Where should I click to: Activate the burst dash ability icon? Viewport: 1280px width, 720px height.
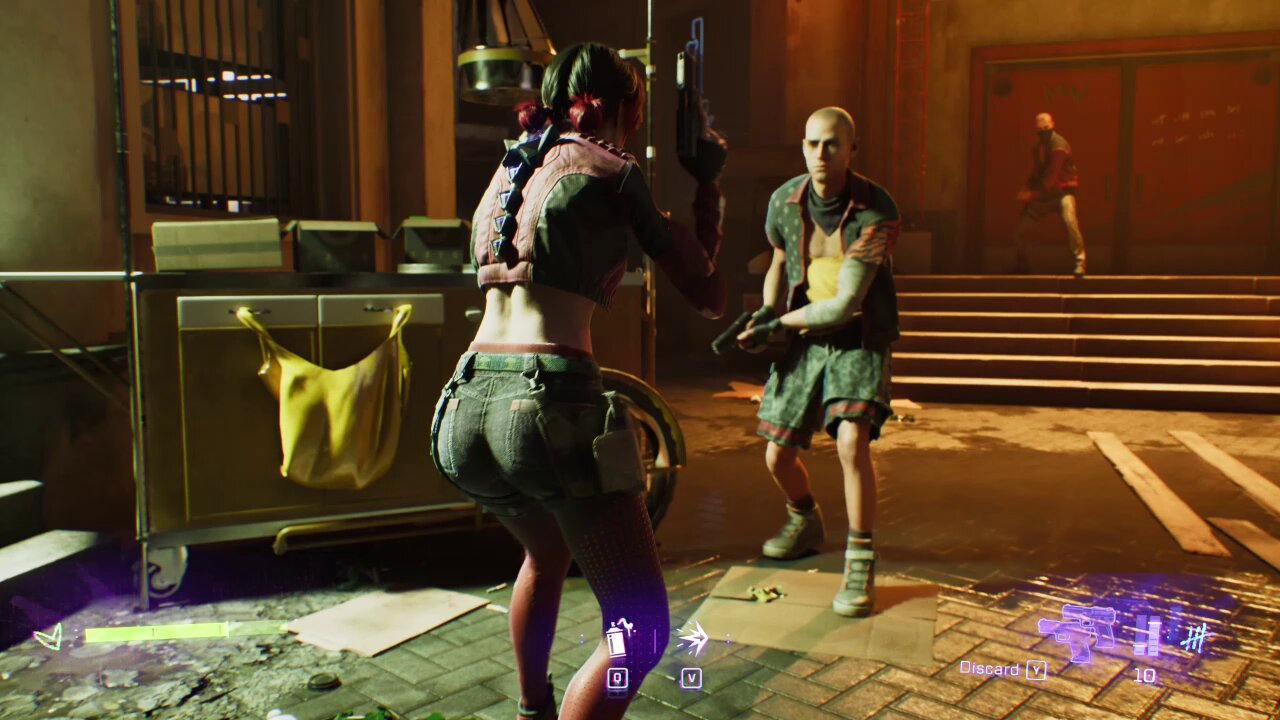tap(691, 637)
